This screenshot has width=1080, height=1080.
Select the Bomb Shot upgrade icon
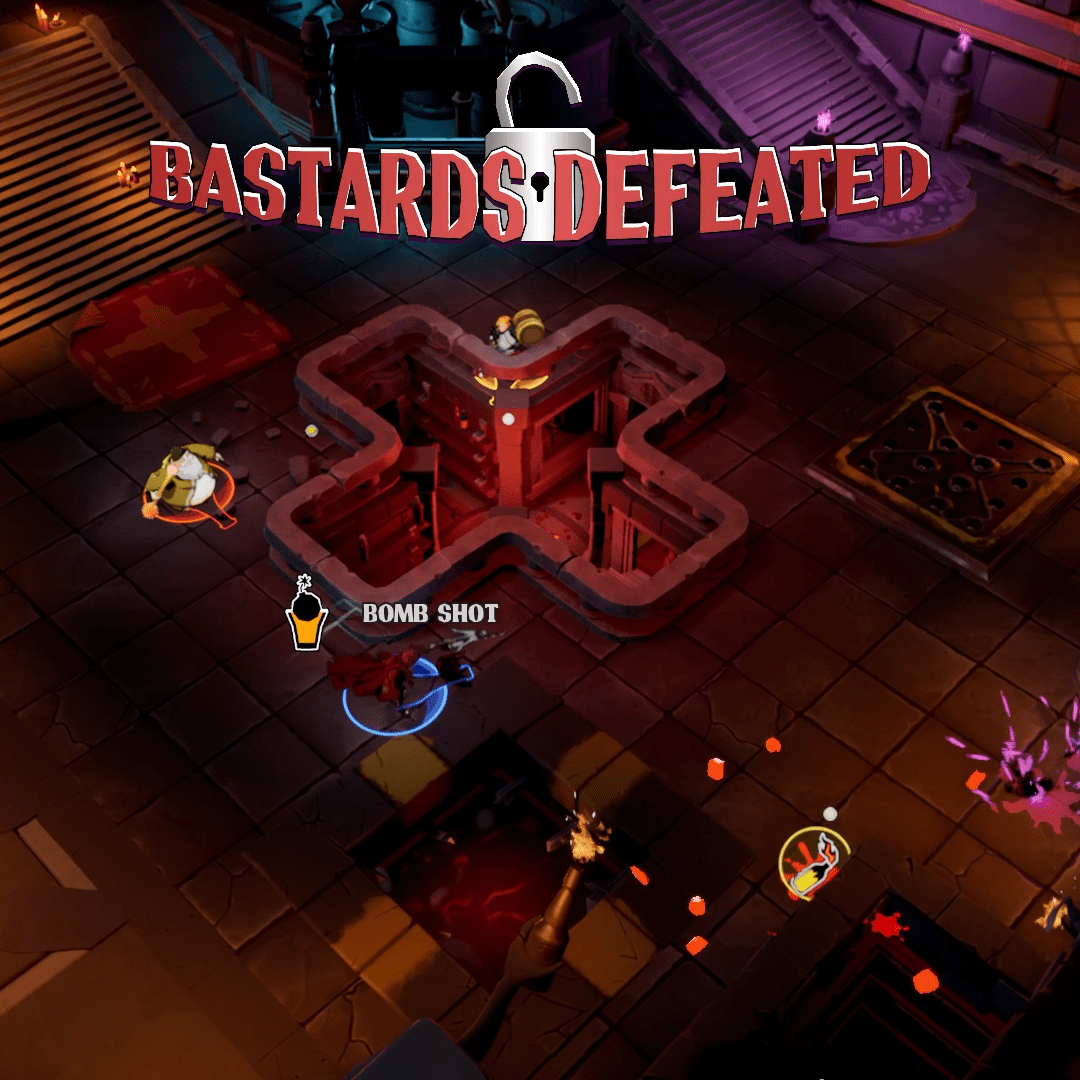306,618
